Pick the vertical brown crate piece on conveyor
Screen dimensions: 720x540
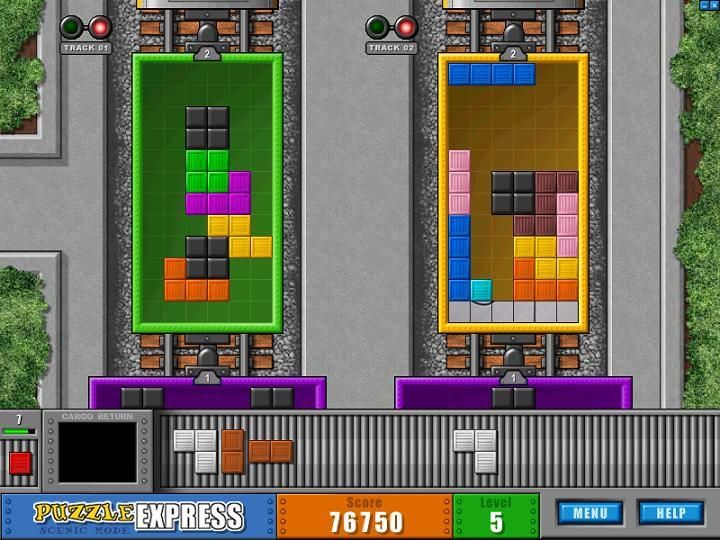tap(233, 451)
